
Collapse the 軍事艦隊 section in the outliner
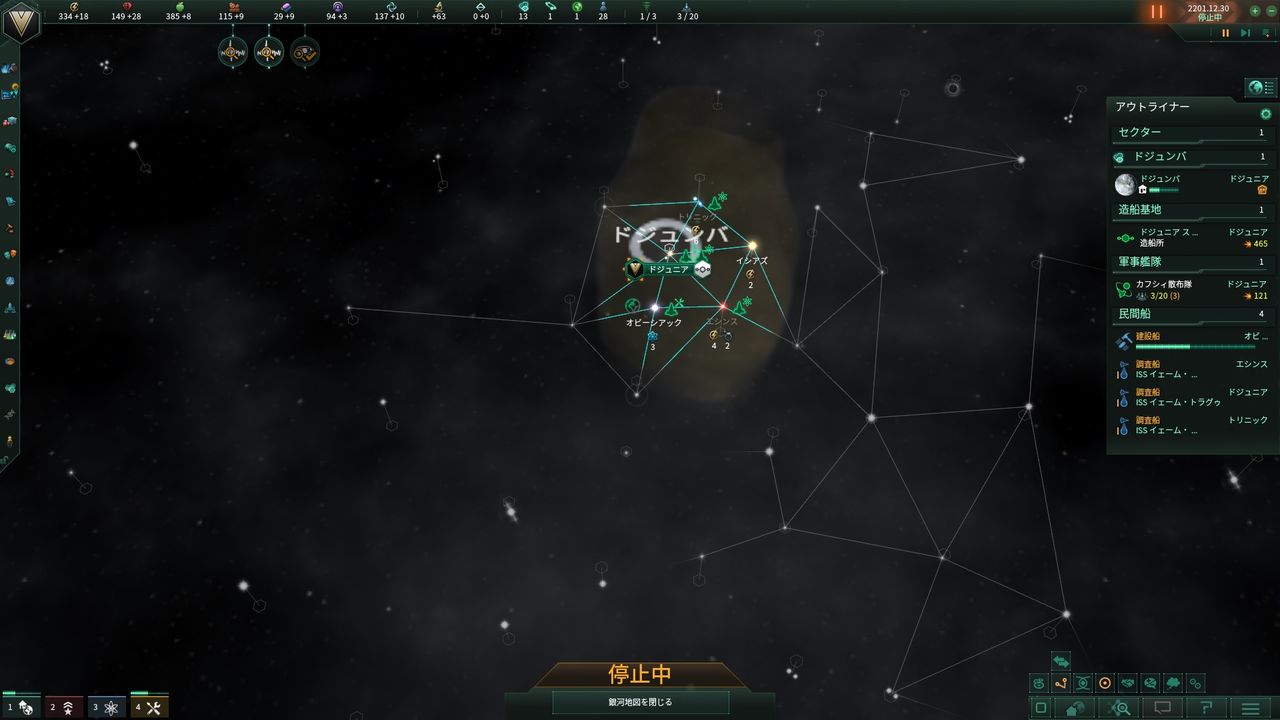click(x=1140, y=262)
